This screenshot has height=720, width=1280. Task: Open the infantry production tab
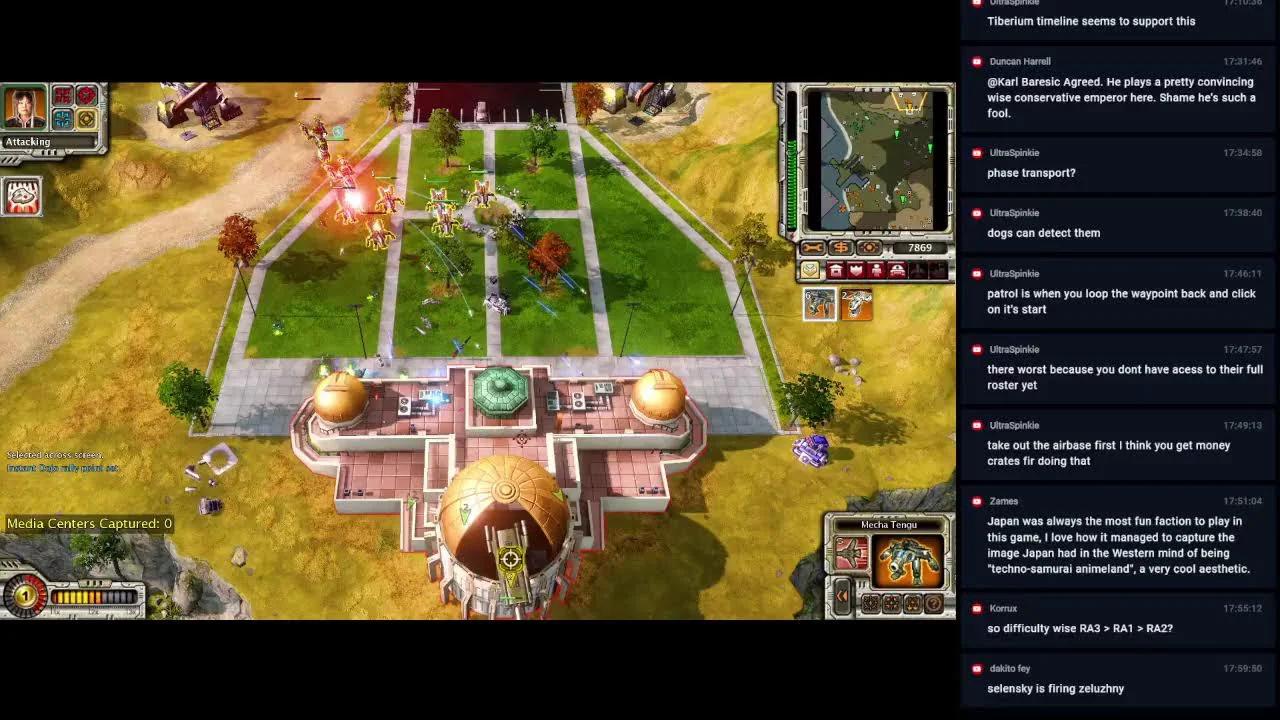coord(876,270)
